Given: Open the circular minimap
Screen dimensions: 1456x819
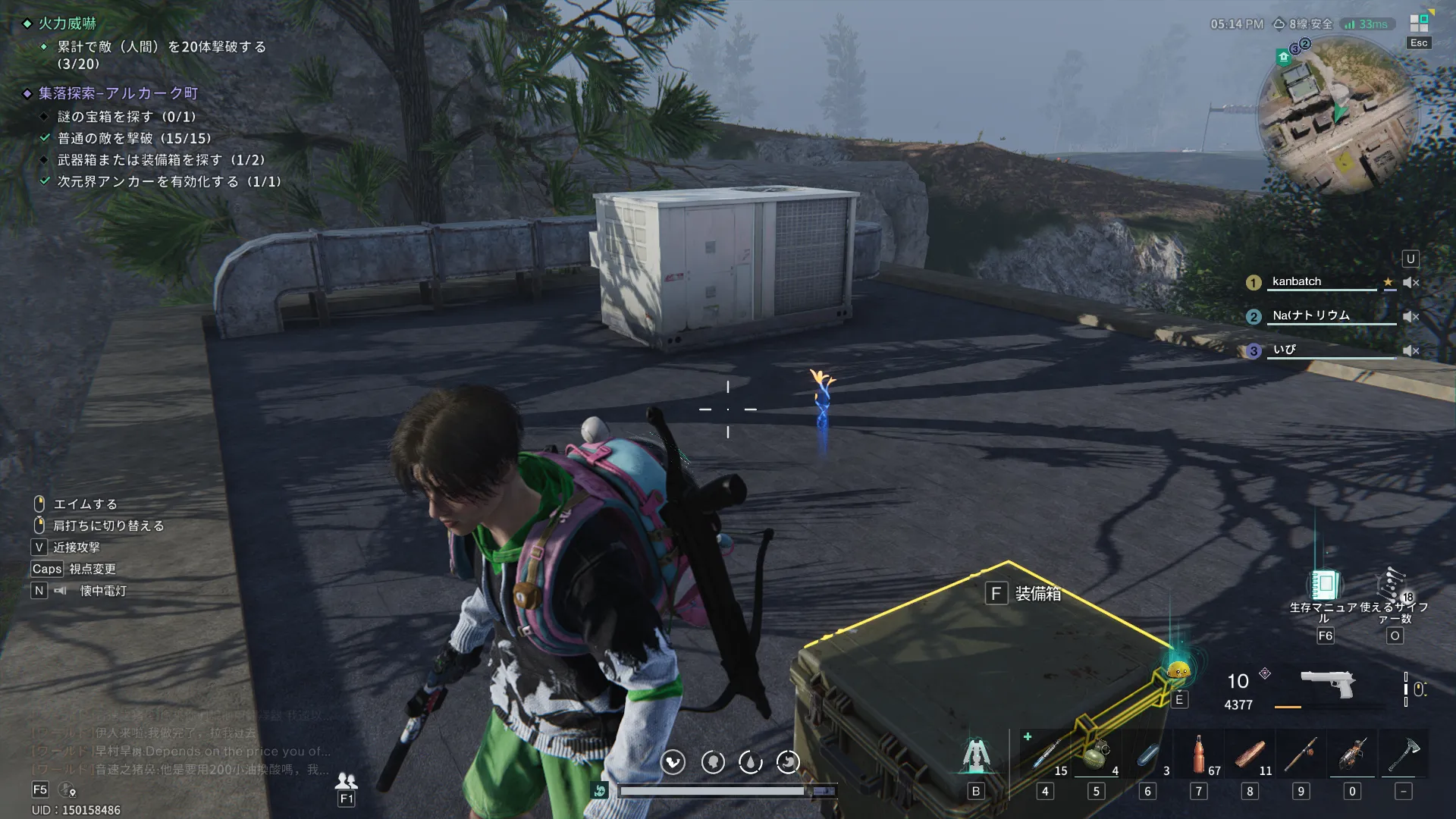Looking at the screenshot, I should (1338, 115).
